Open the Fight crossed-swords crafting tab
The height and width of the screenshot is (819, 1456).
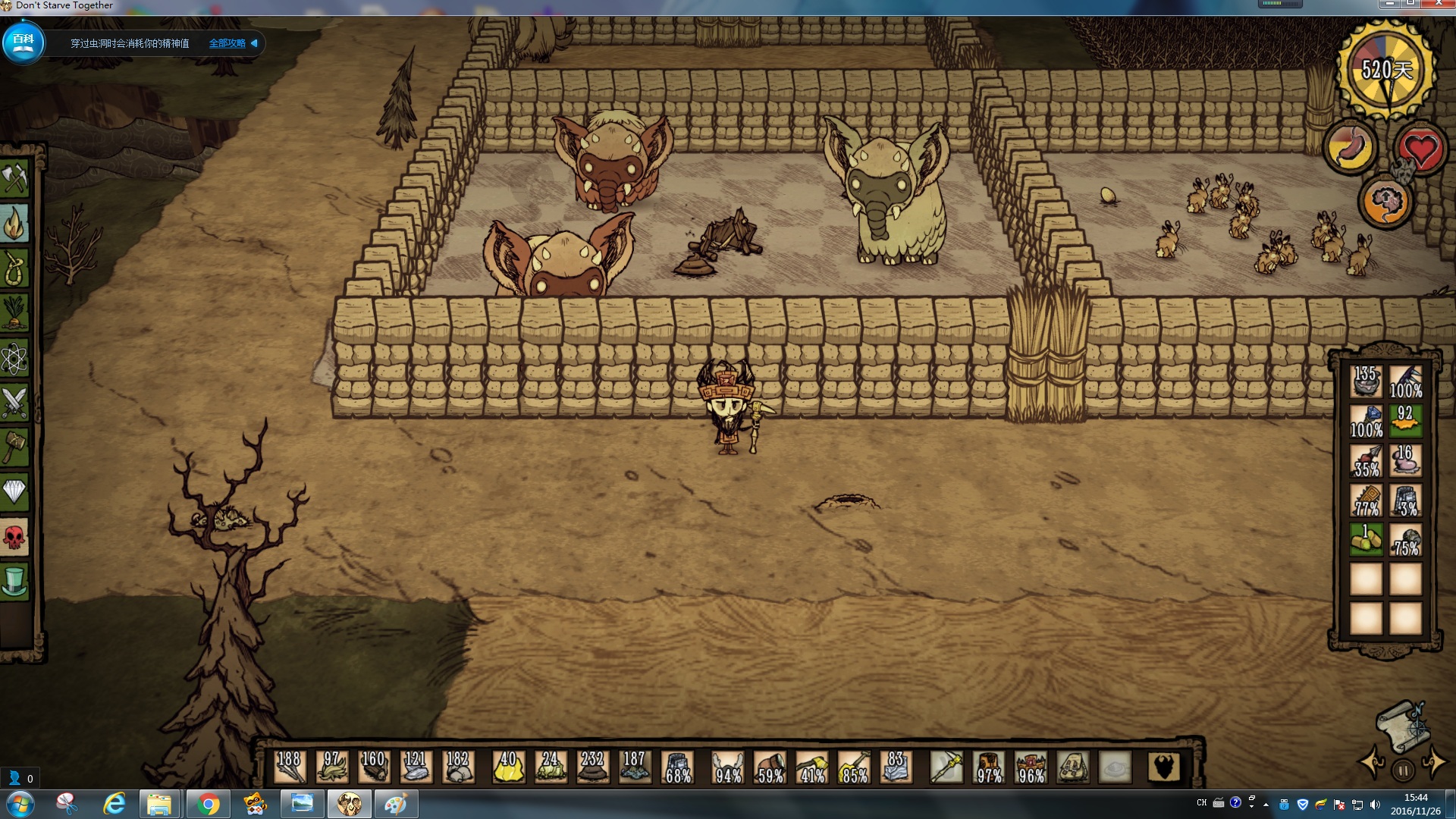[14, 403]
